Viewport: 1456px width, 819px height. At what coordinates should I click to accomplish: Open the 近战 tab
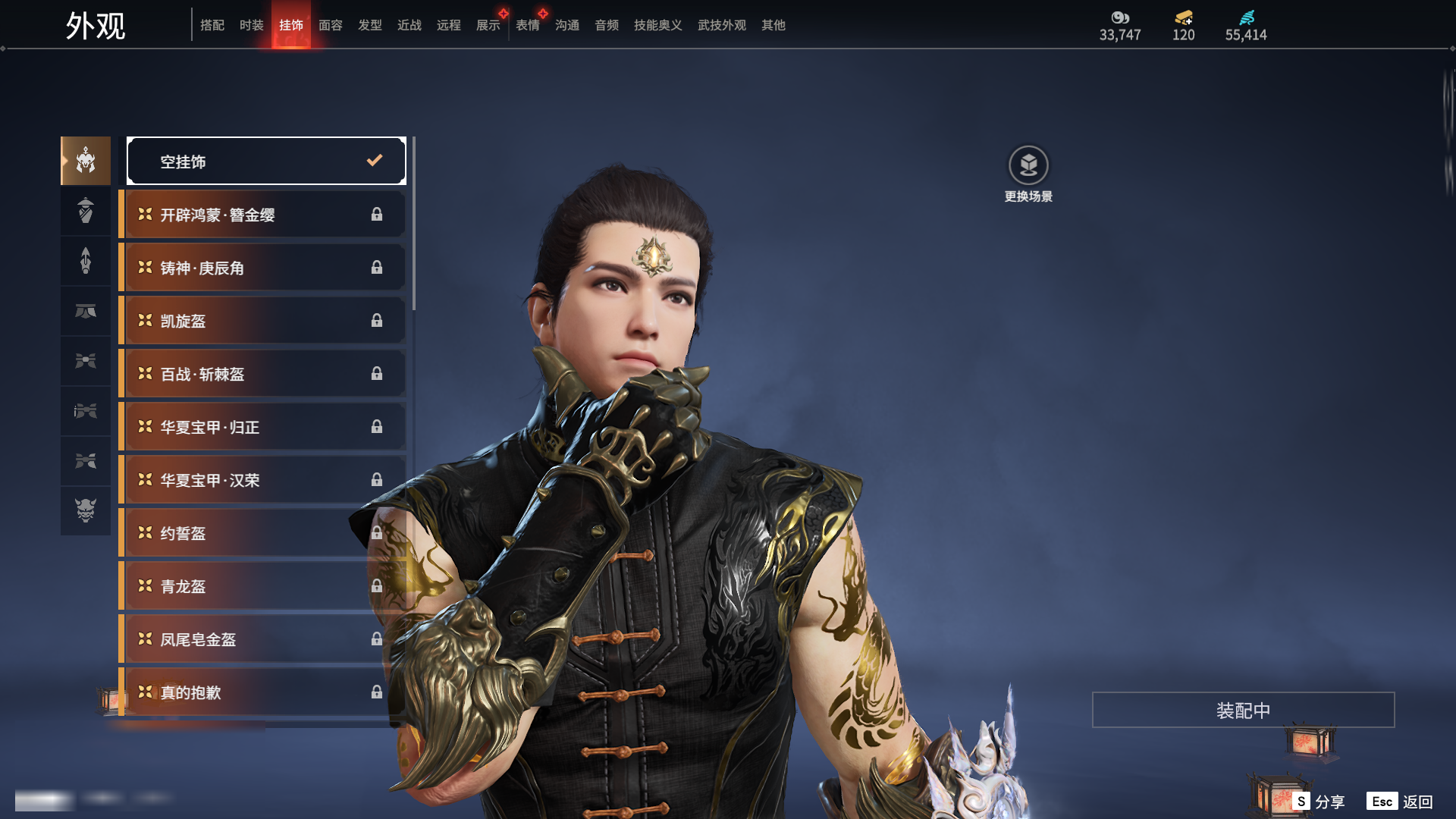pyautogui.click(x=409, y=25)
